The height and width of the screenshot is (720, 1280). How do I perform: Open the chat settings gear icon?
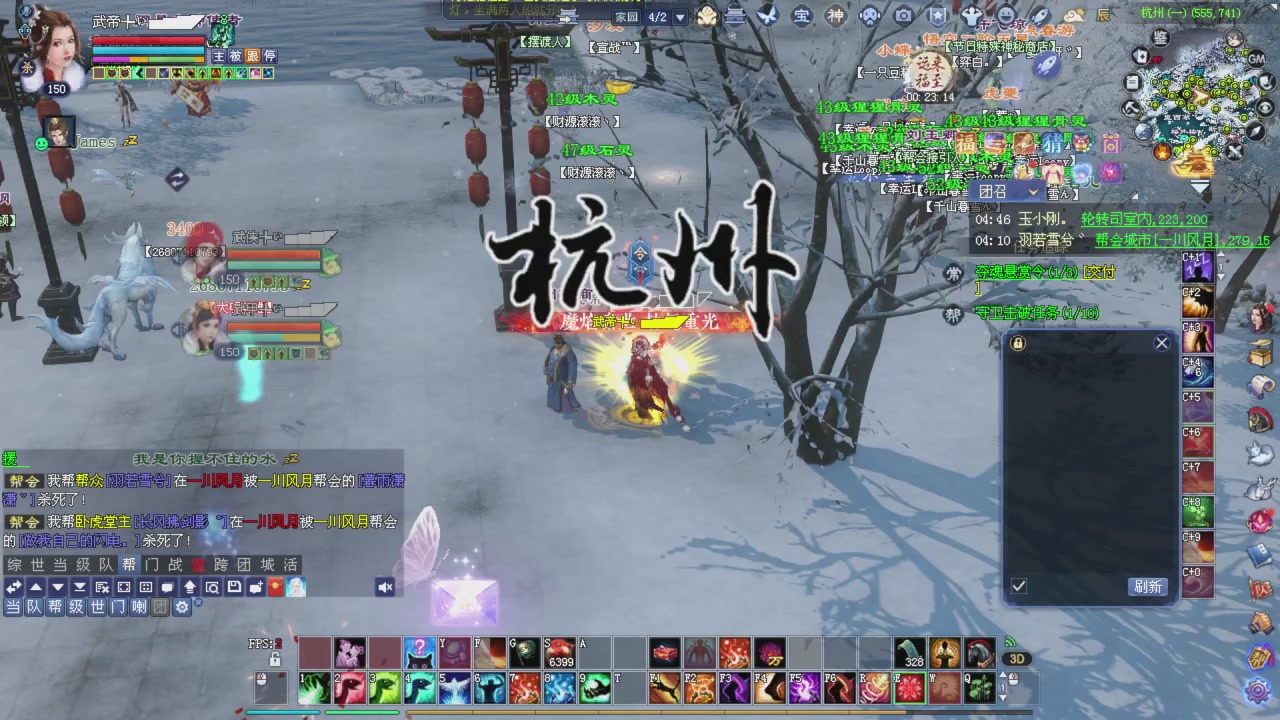(183, 606)
